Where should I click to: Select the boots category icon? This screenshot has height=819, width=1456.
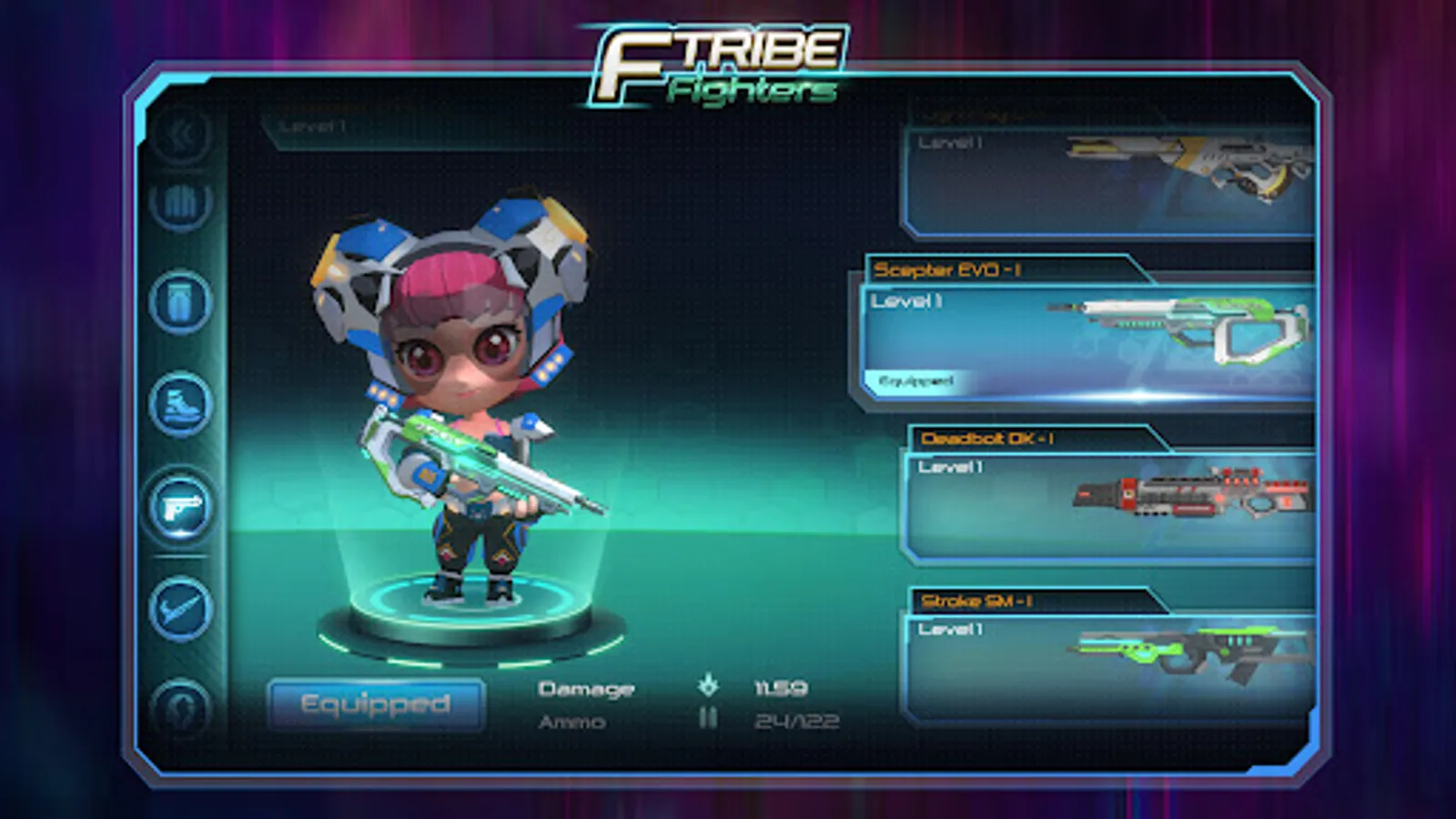point(182,404)
